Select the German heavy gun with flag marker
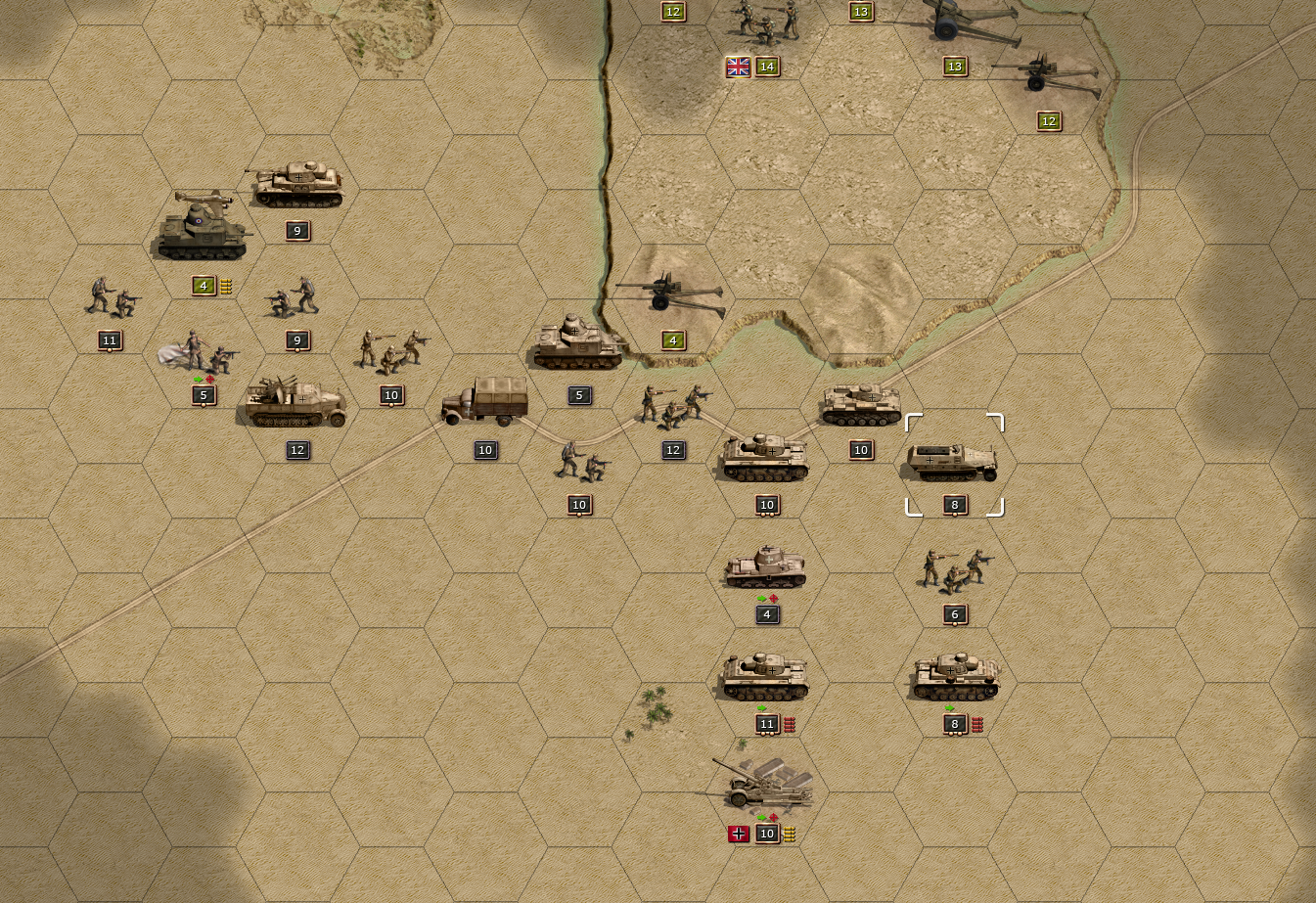The image size is (1316, 903). pos(767,785)
